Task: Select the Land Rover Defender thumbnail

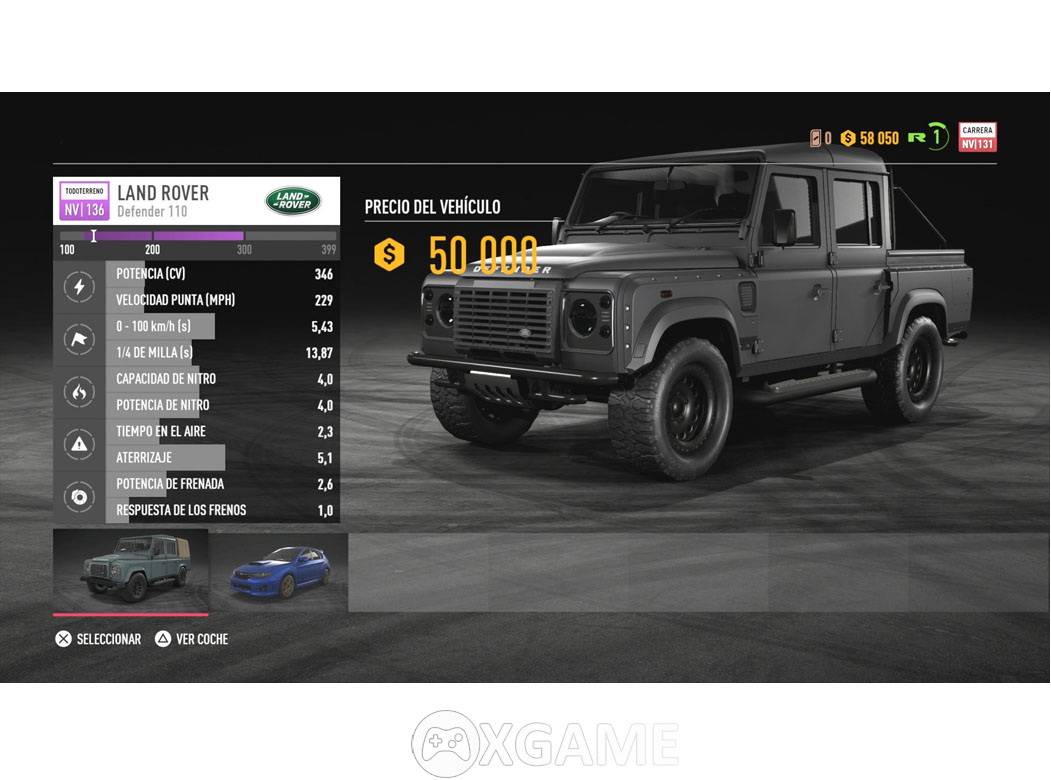Action: [131, 570]
